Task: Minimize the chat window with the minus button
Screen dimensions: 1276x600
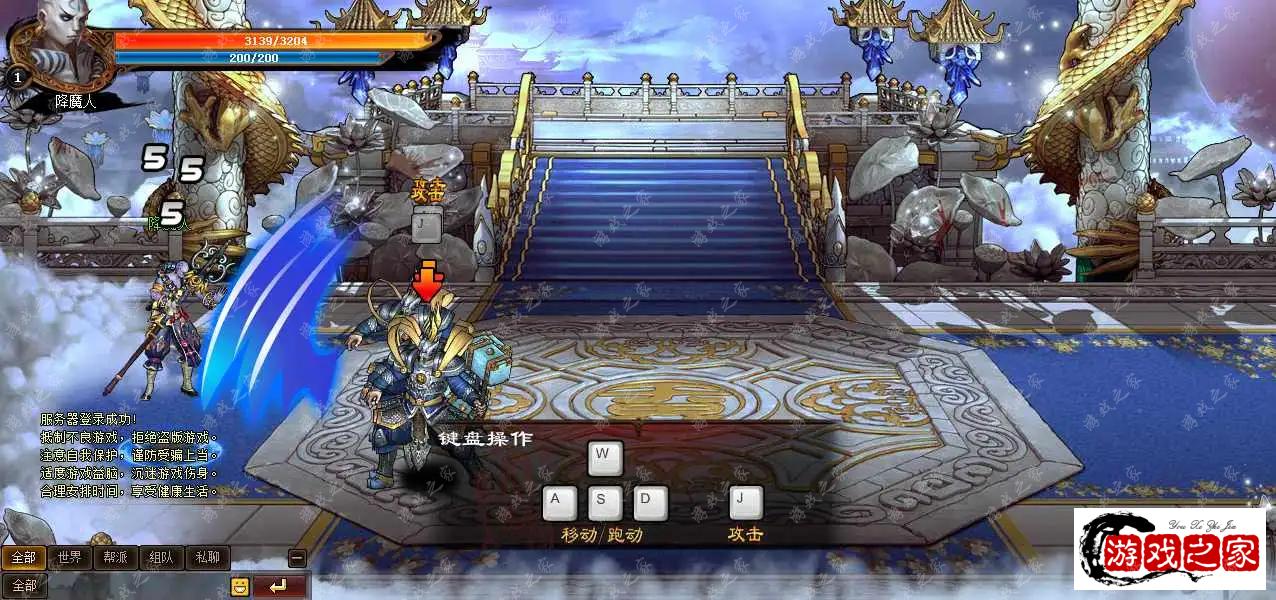Action: tap(297, 559)
